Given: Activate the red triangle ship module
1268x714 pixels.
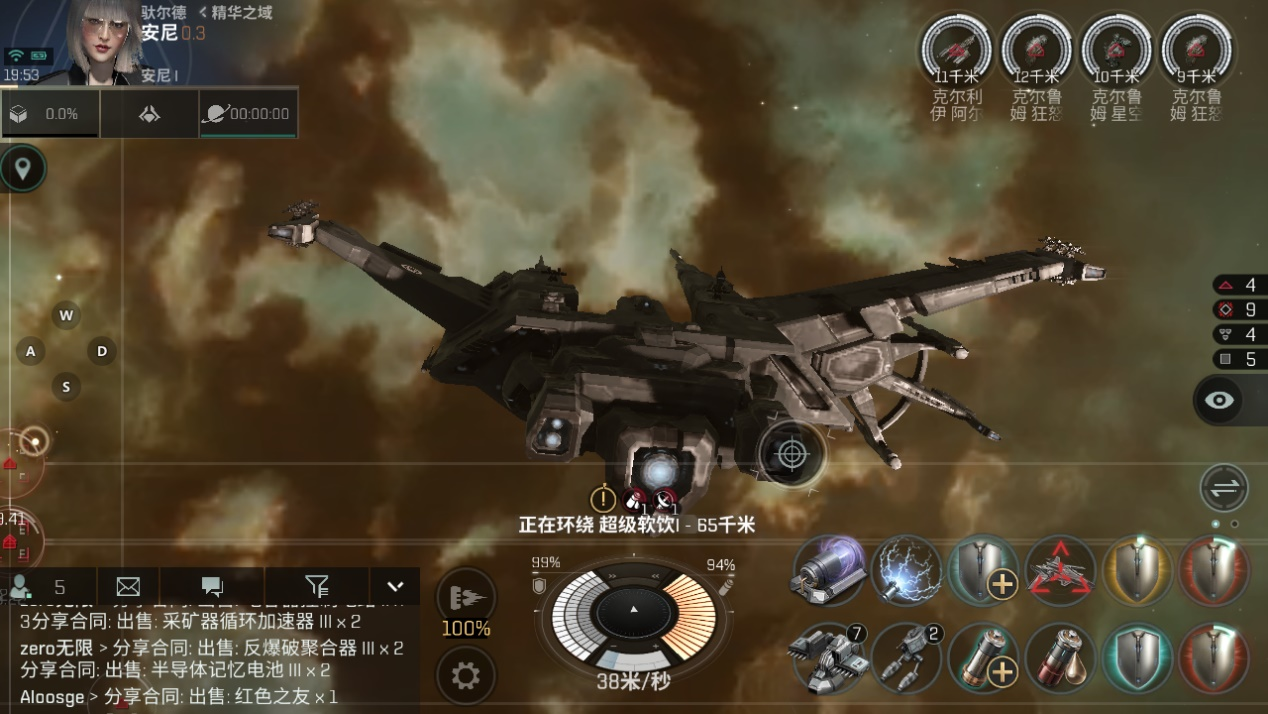Looking at the screenshot, I should coord(1060,572).
